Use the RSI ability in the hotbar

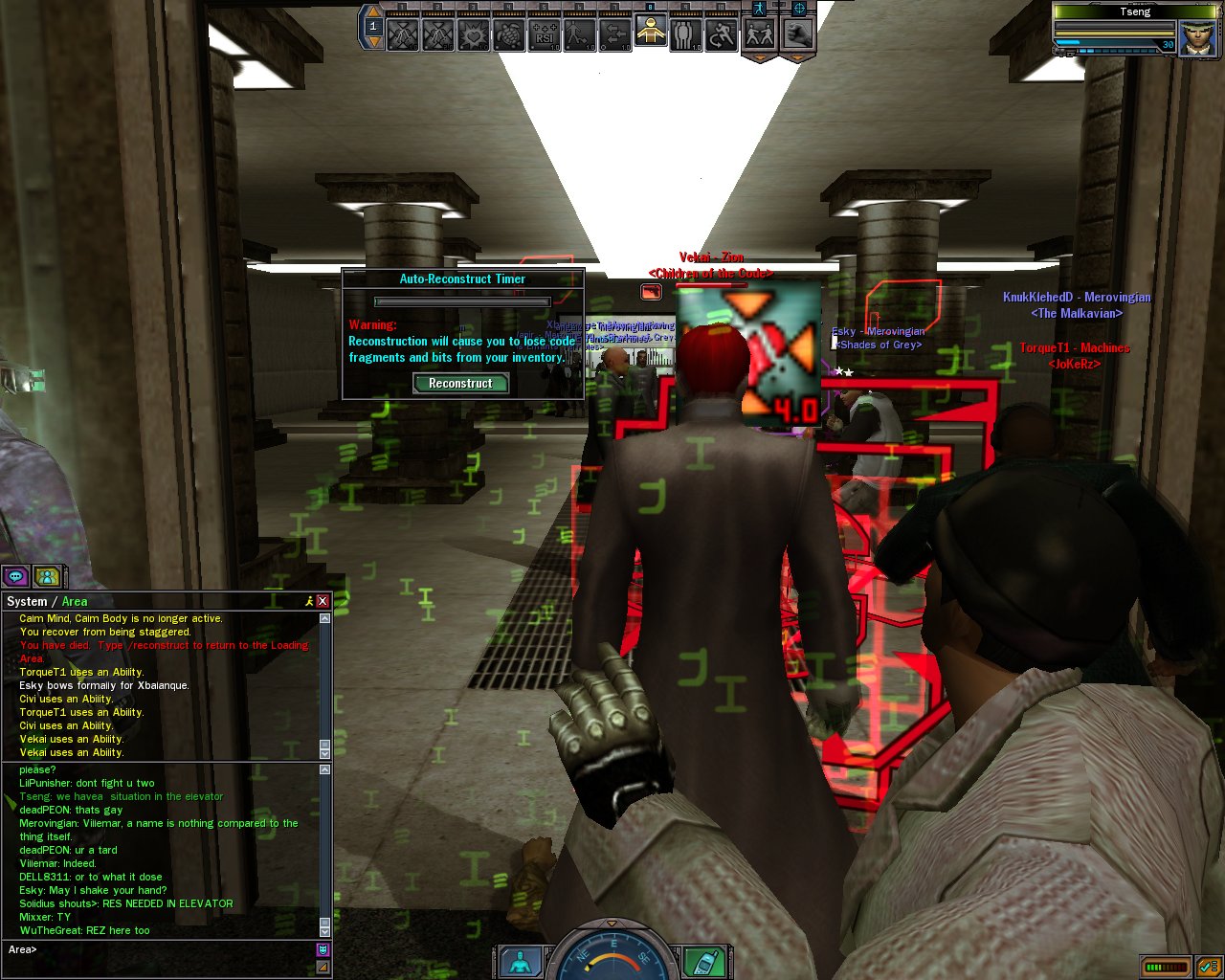[x=545, y=35]
